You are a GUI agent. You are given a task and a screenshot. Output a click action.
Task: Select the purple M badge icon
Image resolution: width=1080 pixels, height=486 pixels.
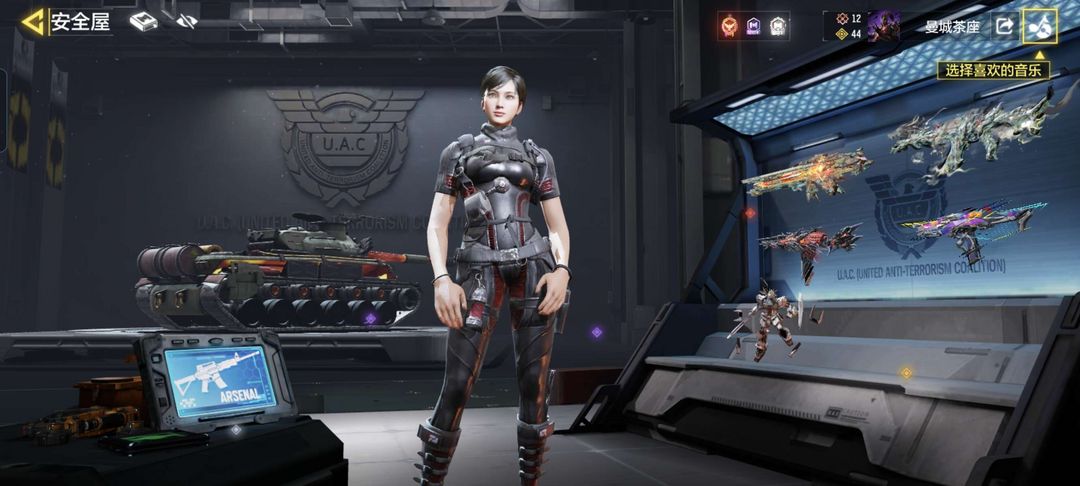click(754, 26)
